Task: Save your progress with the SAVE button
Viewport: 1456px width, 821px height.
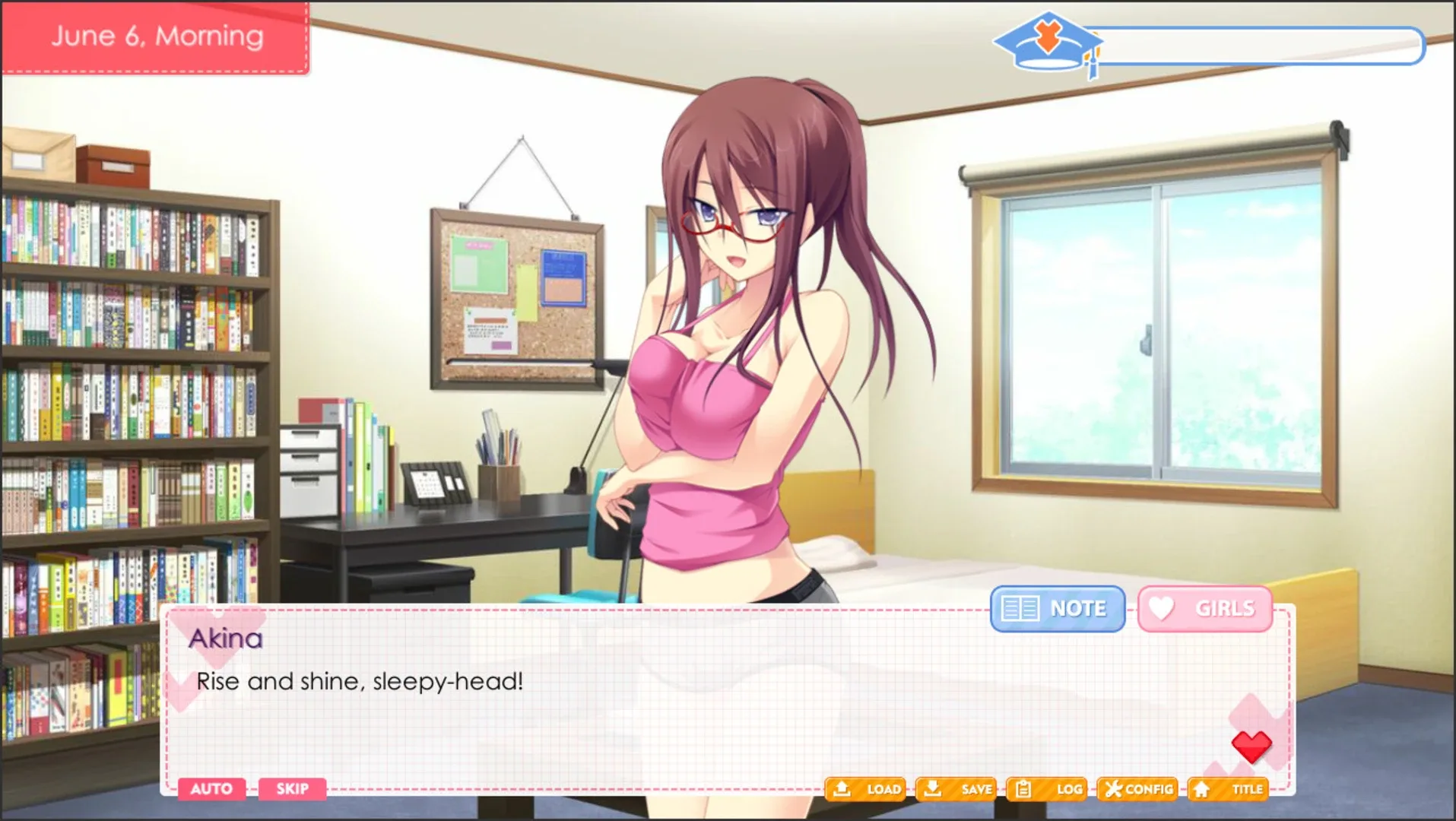Action: point(956,789)
